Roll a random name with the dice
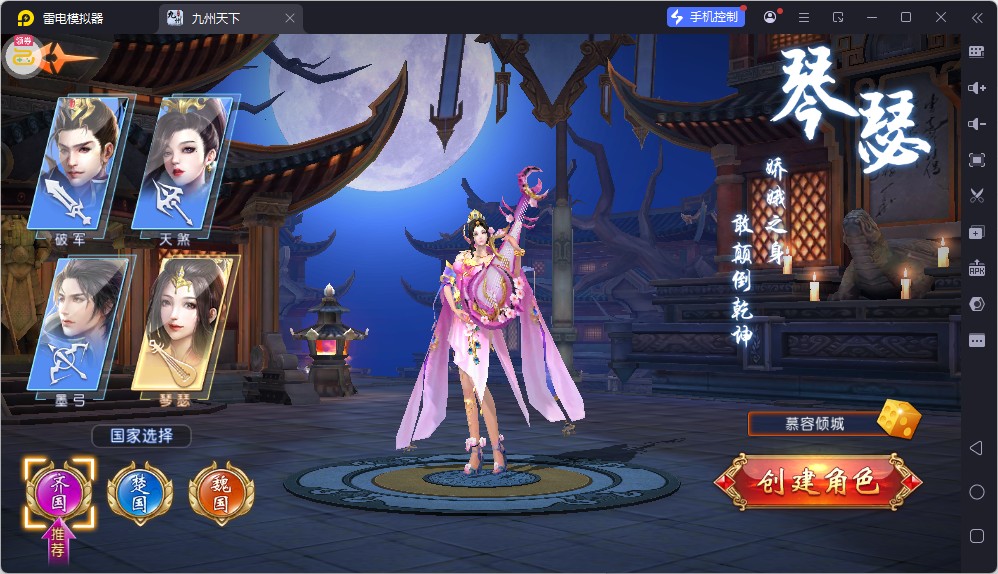This screenshot has width=998, height=574. pyautogui.click(x=898, y=419)
